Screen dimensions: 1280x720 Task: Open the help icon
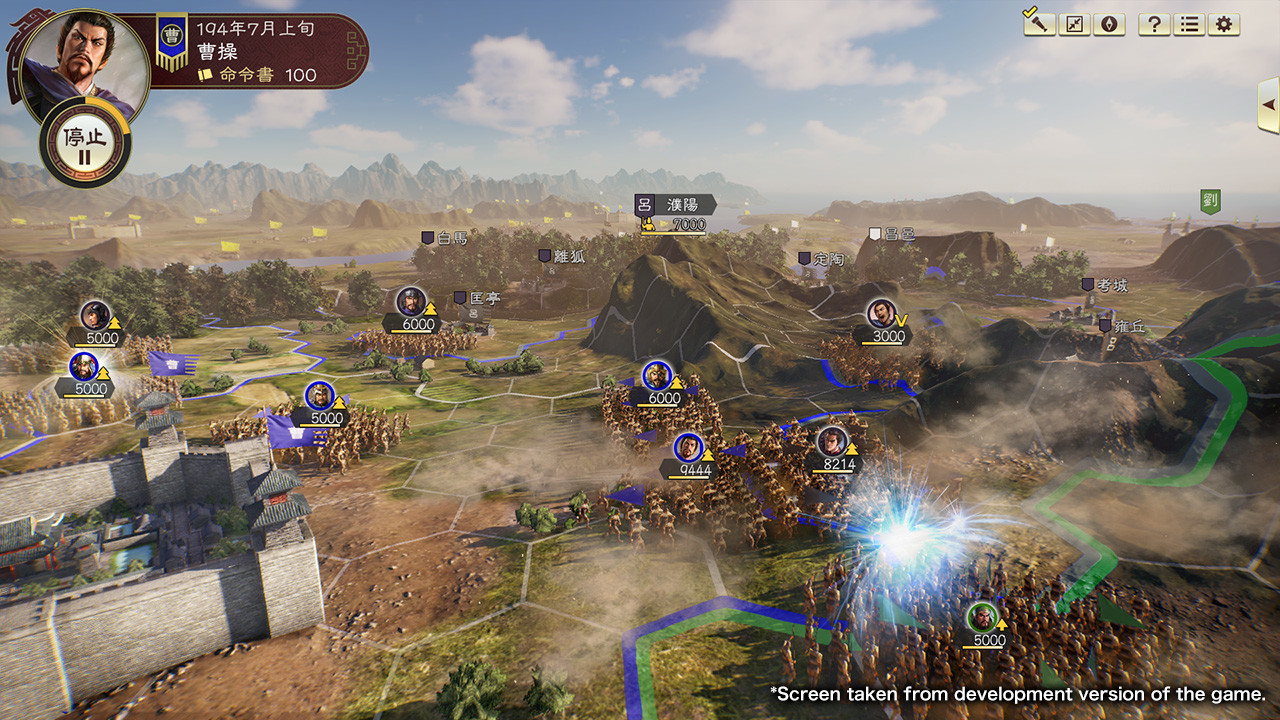coord(1153,24)
